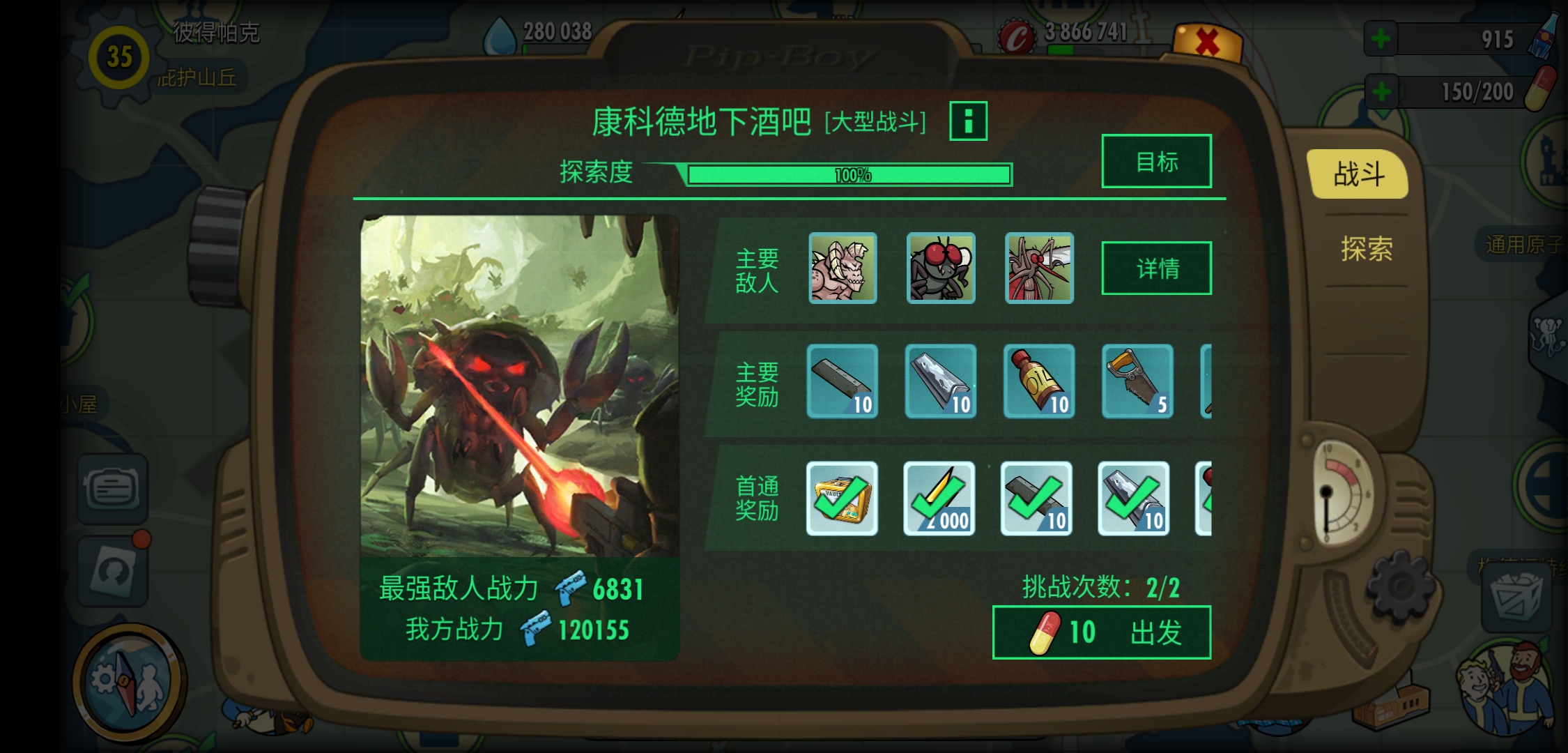This screenshot has height=753, width=1568.
Task: Open the info icon beside location title
Action: click(x=968, y=121)
